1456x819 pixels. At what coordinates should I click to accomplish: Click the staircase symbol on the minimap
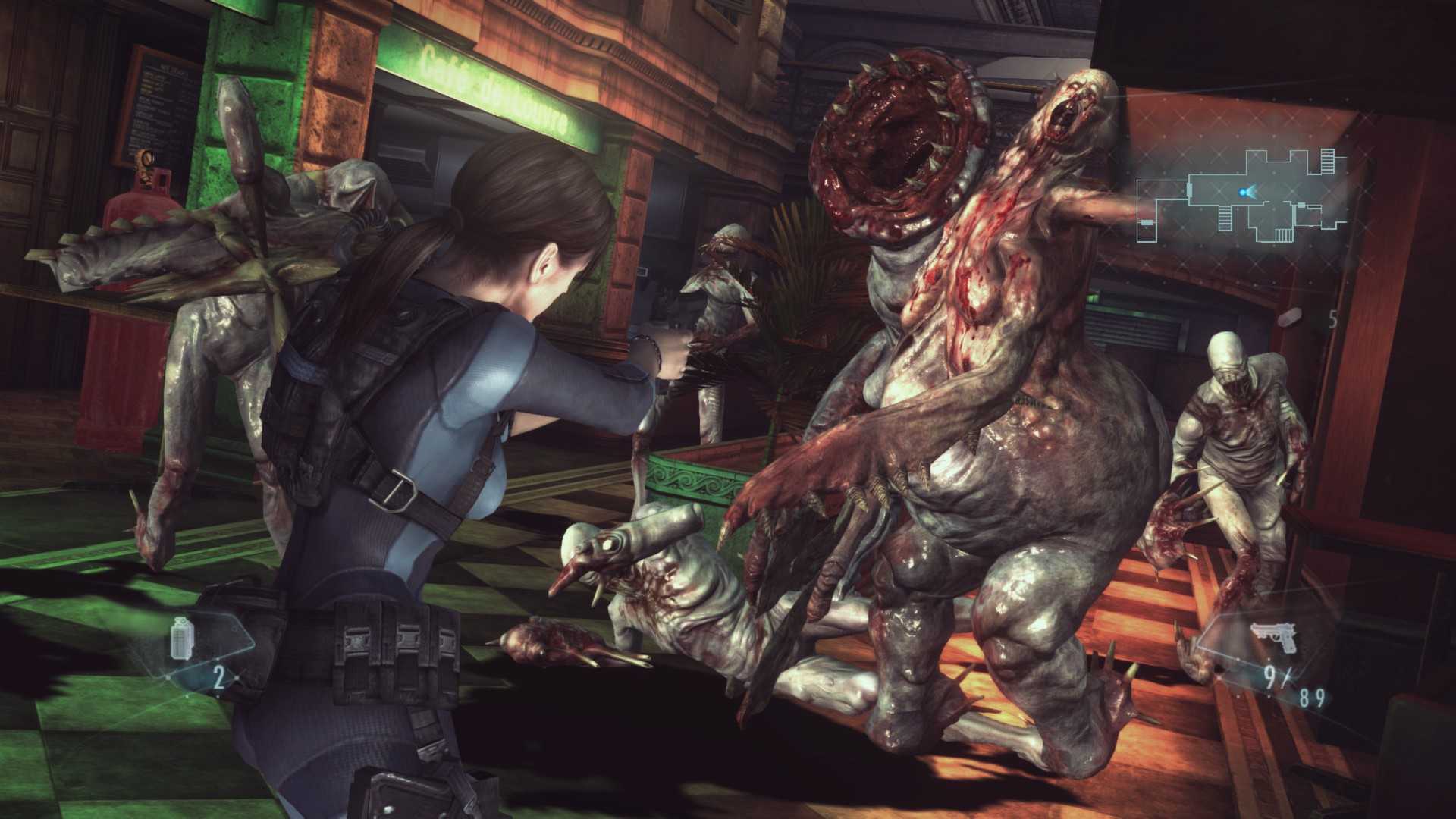[1225, 220]
